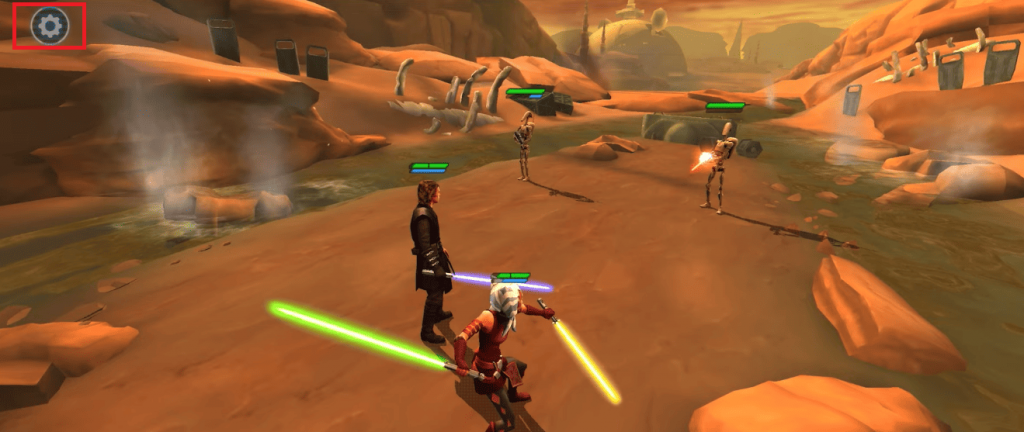
Task: Open the settings gear menu
Action: point(49,26)
